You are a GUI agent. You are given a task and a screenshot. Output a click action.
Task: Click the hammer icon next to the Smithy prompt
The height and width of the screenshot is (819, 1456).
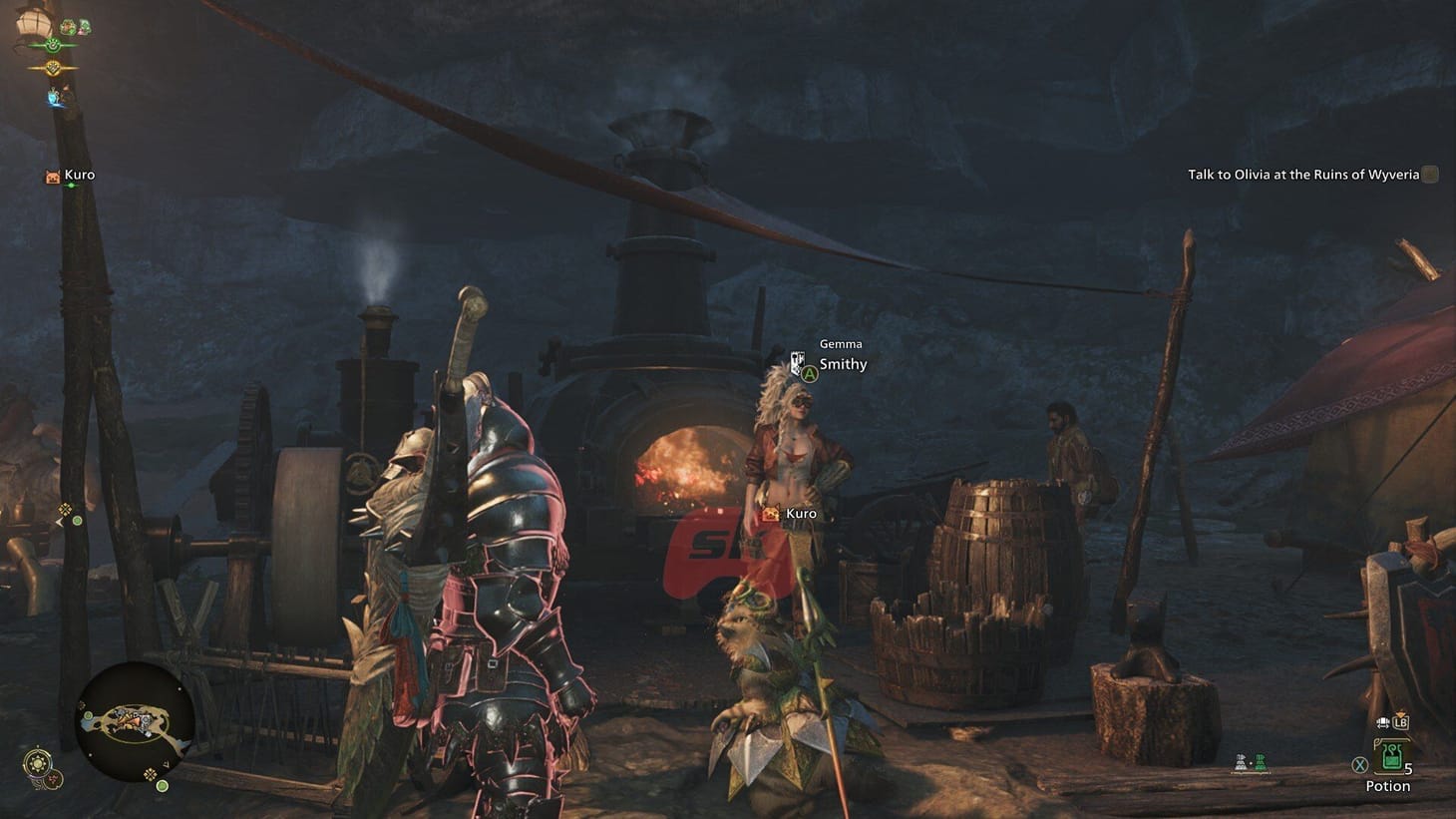pyautogui.click(x=799, y=362)
